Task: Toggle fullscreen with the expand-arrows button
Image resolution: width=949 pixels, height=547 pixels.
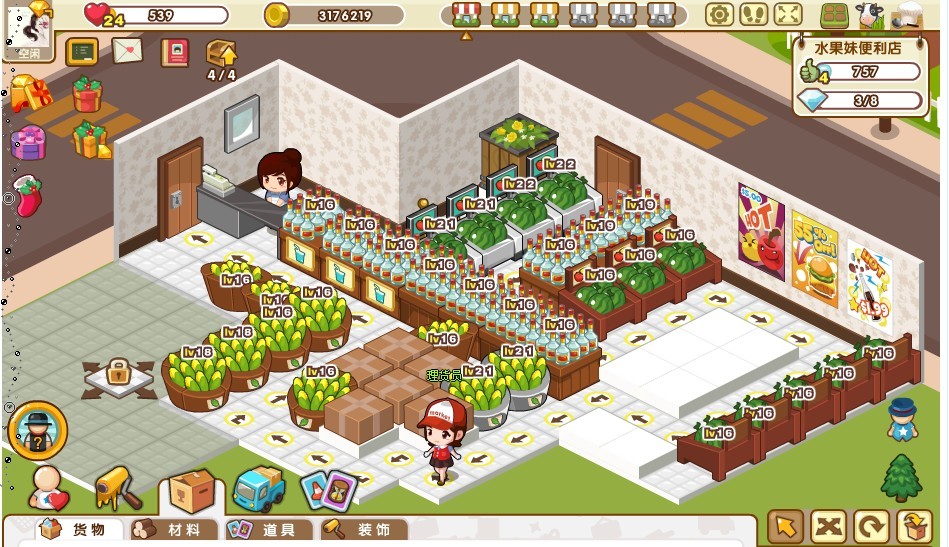Action: click(788, 15)
